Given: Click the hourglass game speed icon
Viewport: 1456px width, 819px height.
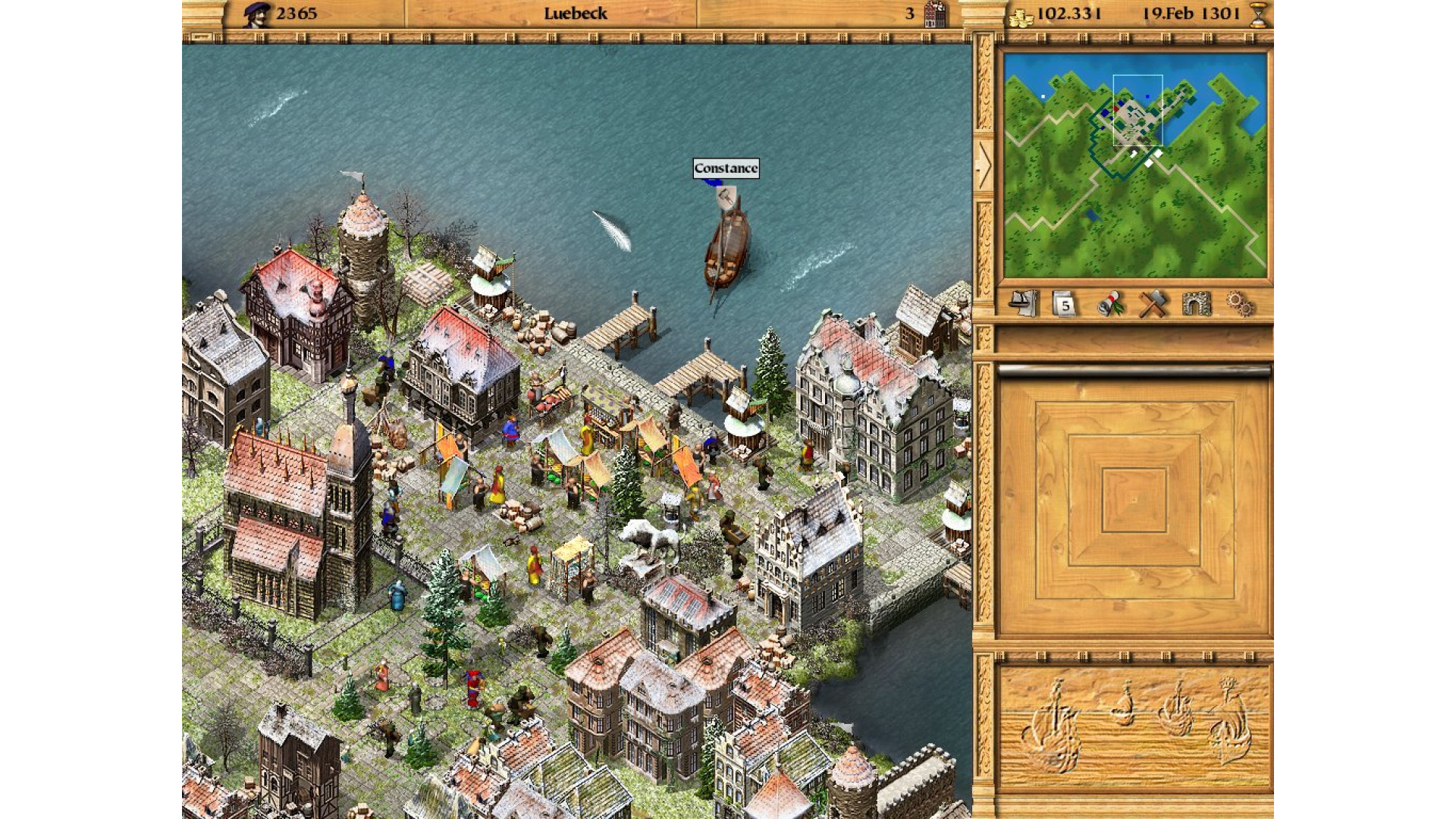Looking at the screenshot, I should 1258,14.
